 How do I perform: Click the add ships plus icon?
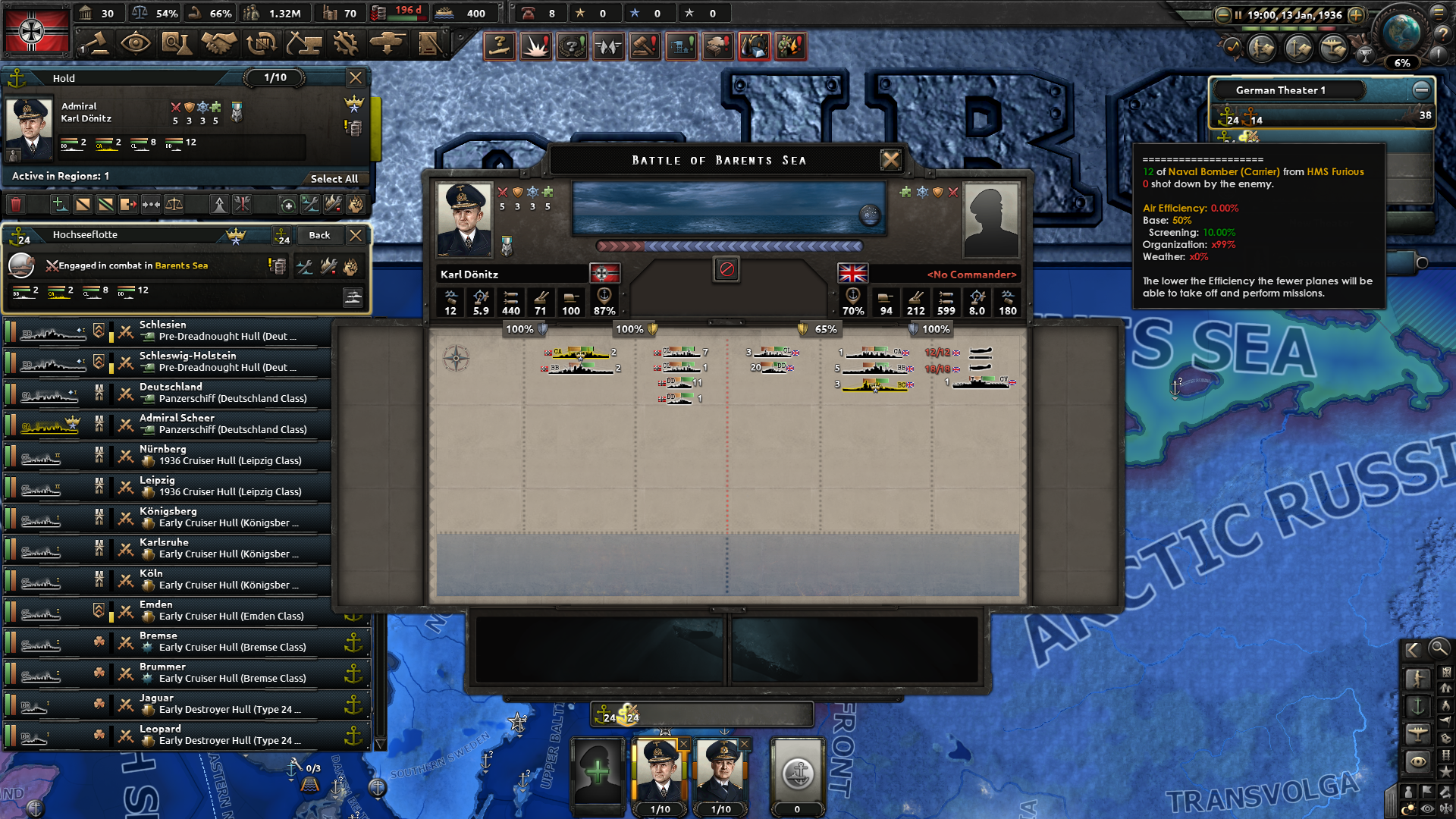click(60, 205)
